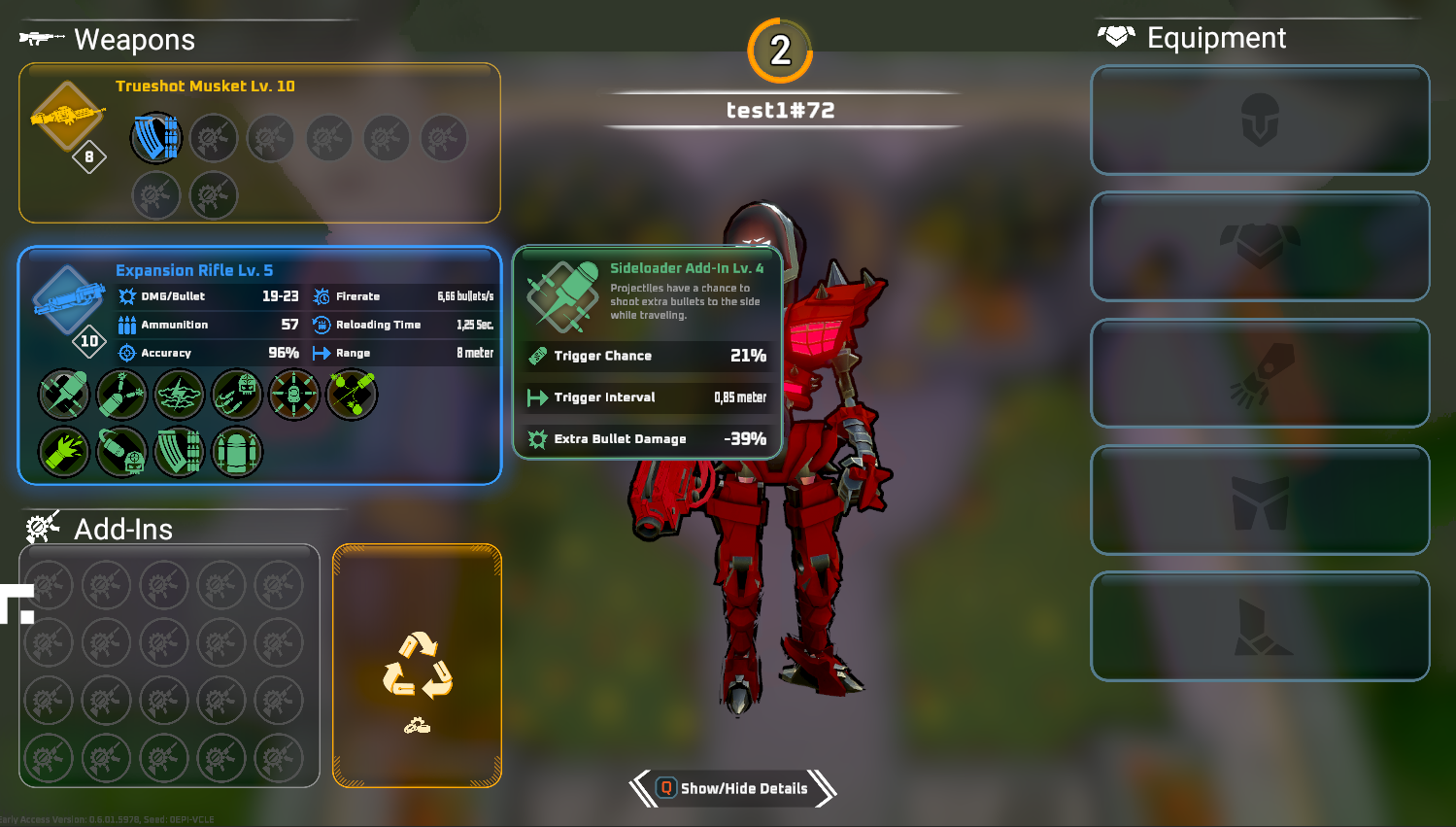Viewport: 1456px width, 827px height.
Task: Select the Expansion Rifle weapon icon
Action: point(68,298)
